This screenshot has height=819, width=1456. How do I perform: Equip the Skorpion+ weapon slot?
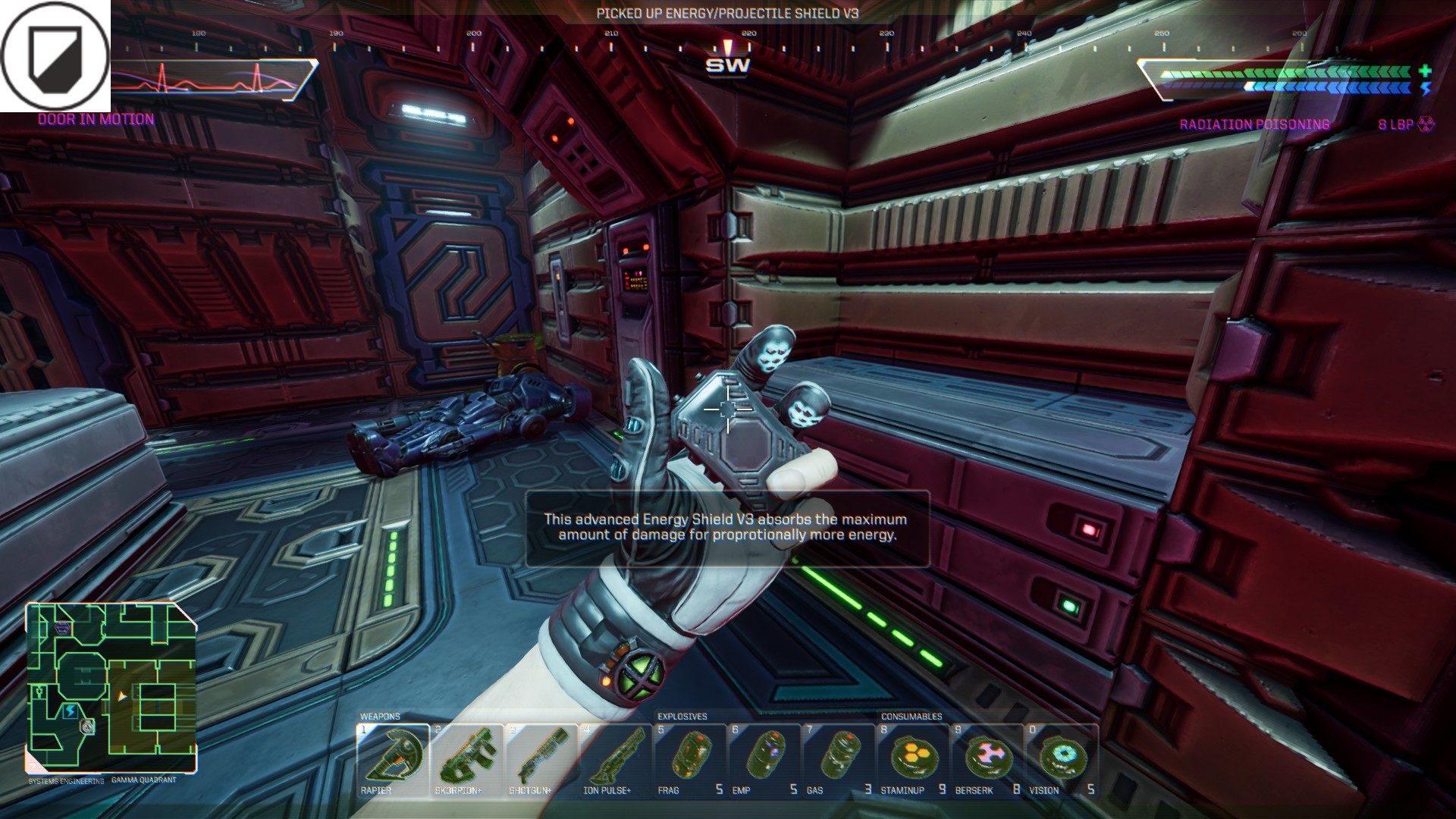[467, 761]
